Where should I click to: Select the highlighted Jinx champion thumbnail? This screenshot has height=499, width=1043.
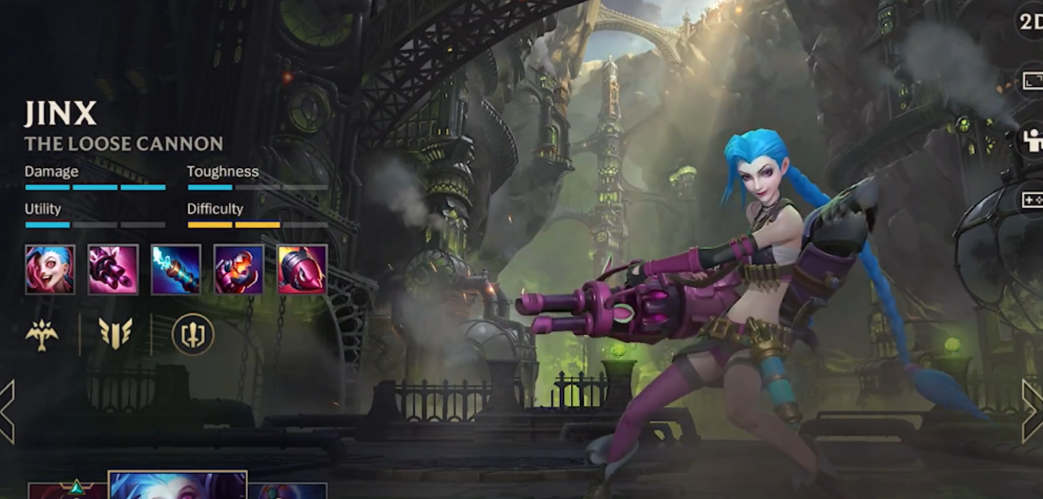pos(177,486)
